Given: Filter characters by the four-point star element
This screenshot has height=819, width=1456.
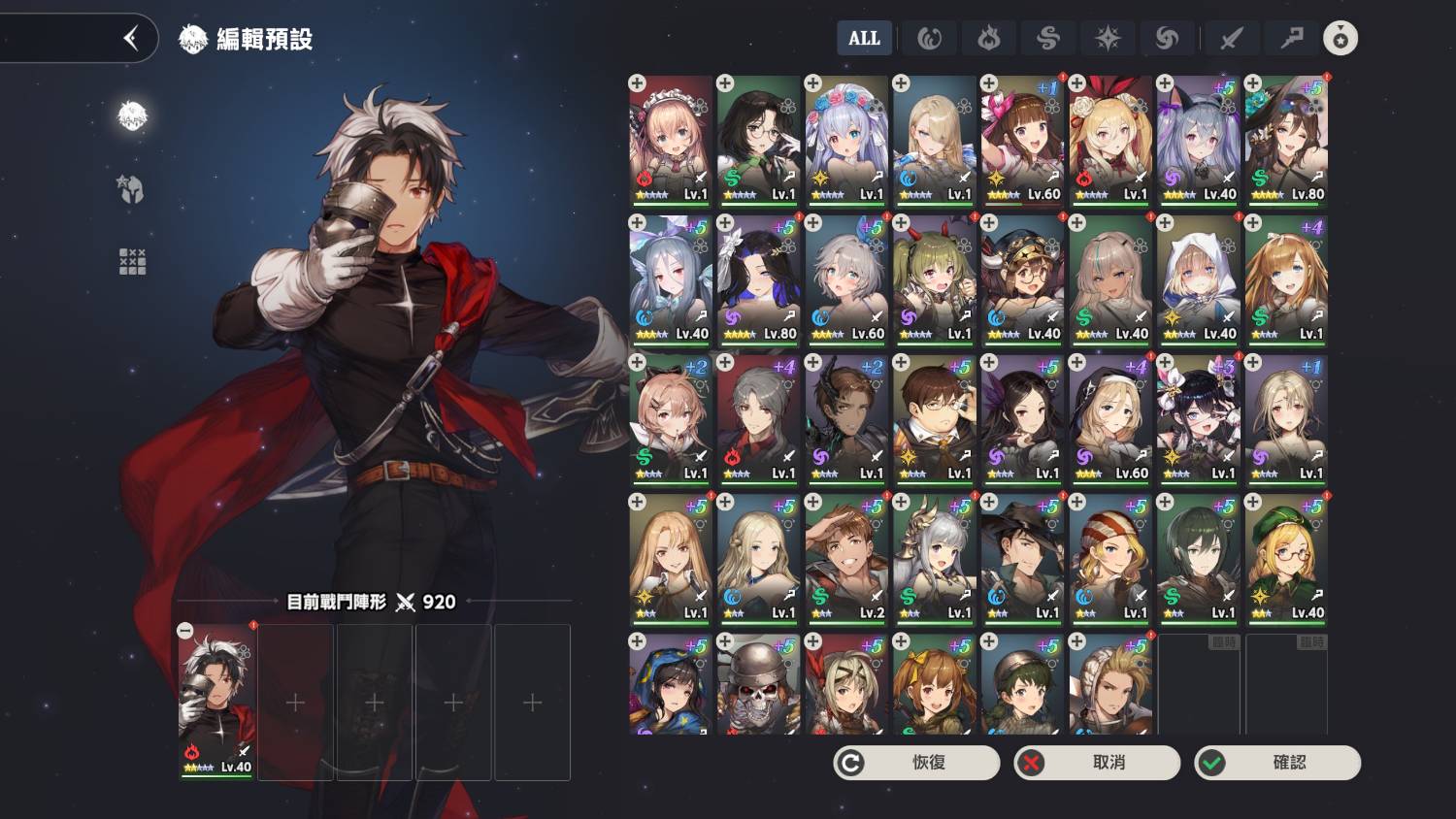Looking at the screenshot, I should click(1108, 39).
